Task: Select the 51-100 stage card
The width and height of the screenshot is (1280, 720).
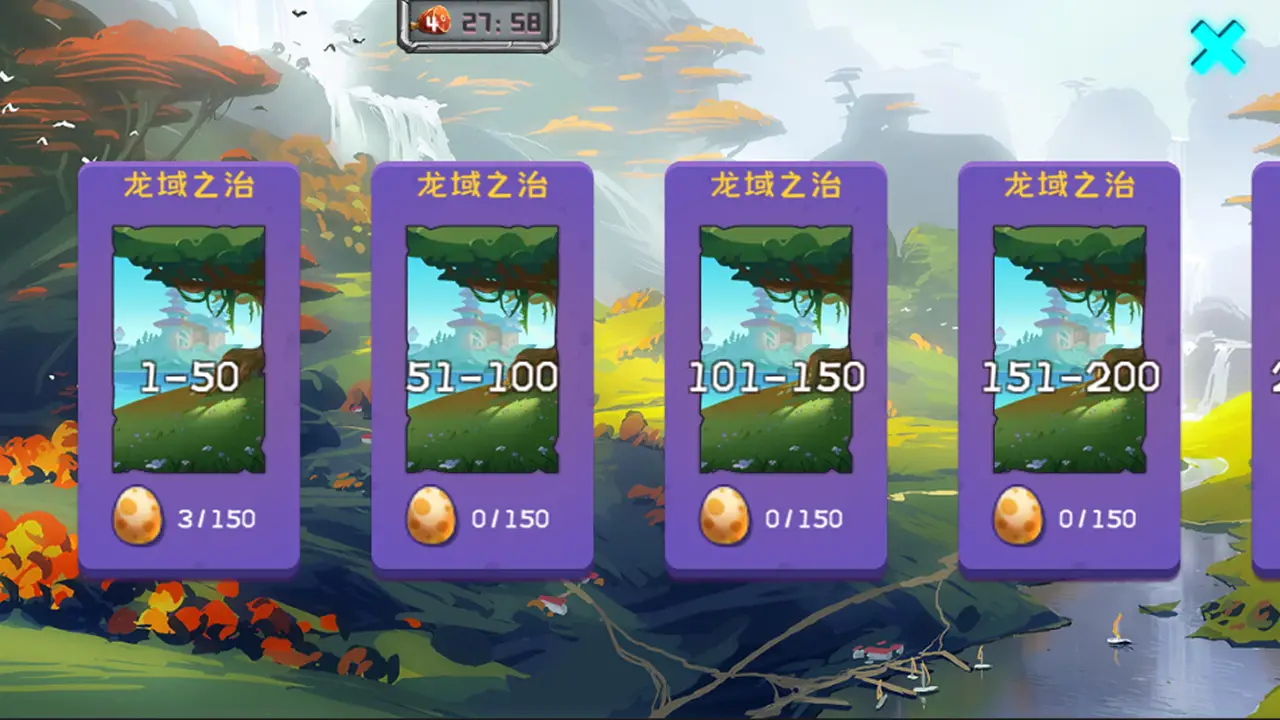Action: tap(484, 370)
